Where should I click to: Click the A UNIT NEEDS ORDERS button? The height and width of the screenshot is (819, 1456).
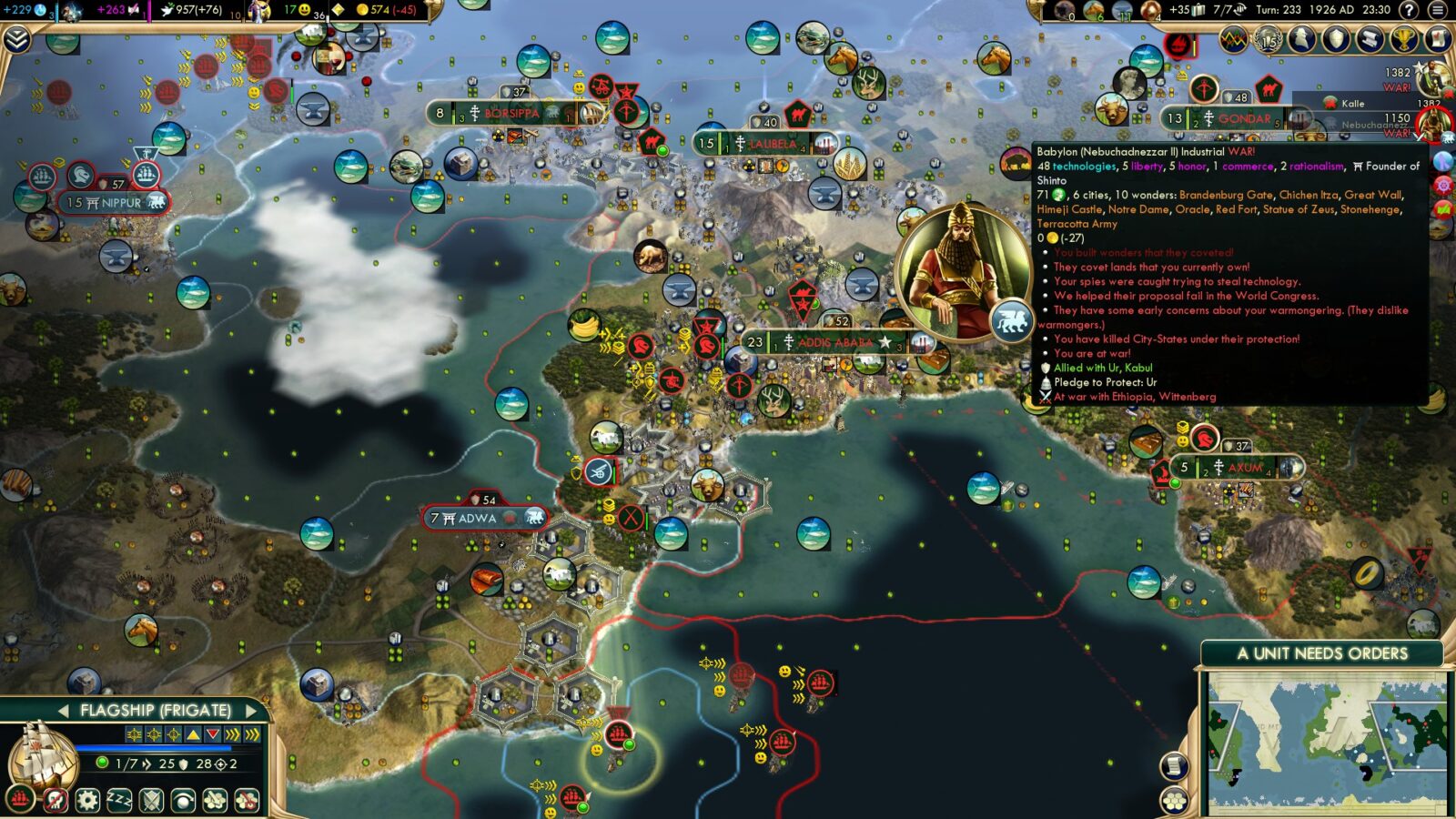point(1321,652)
